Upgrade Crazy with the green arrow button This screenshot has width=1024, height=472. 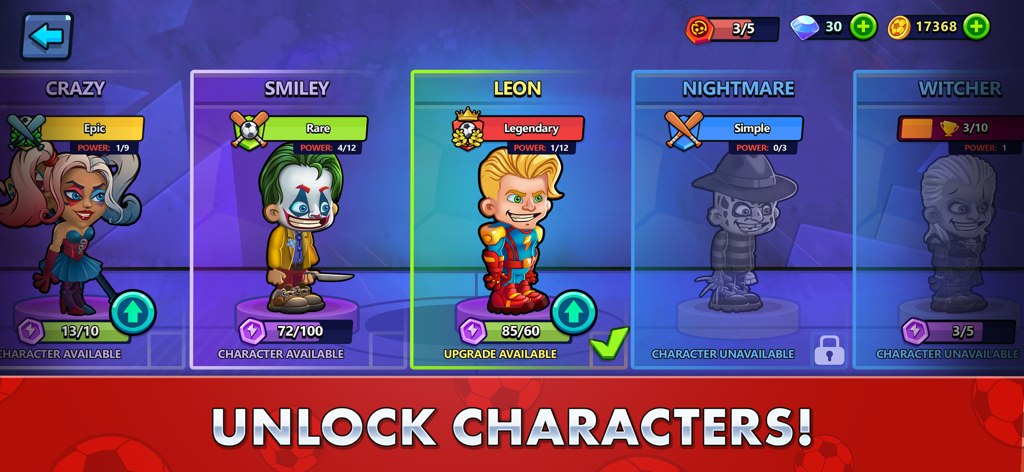tap(132, 313)
